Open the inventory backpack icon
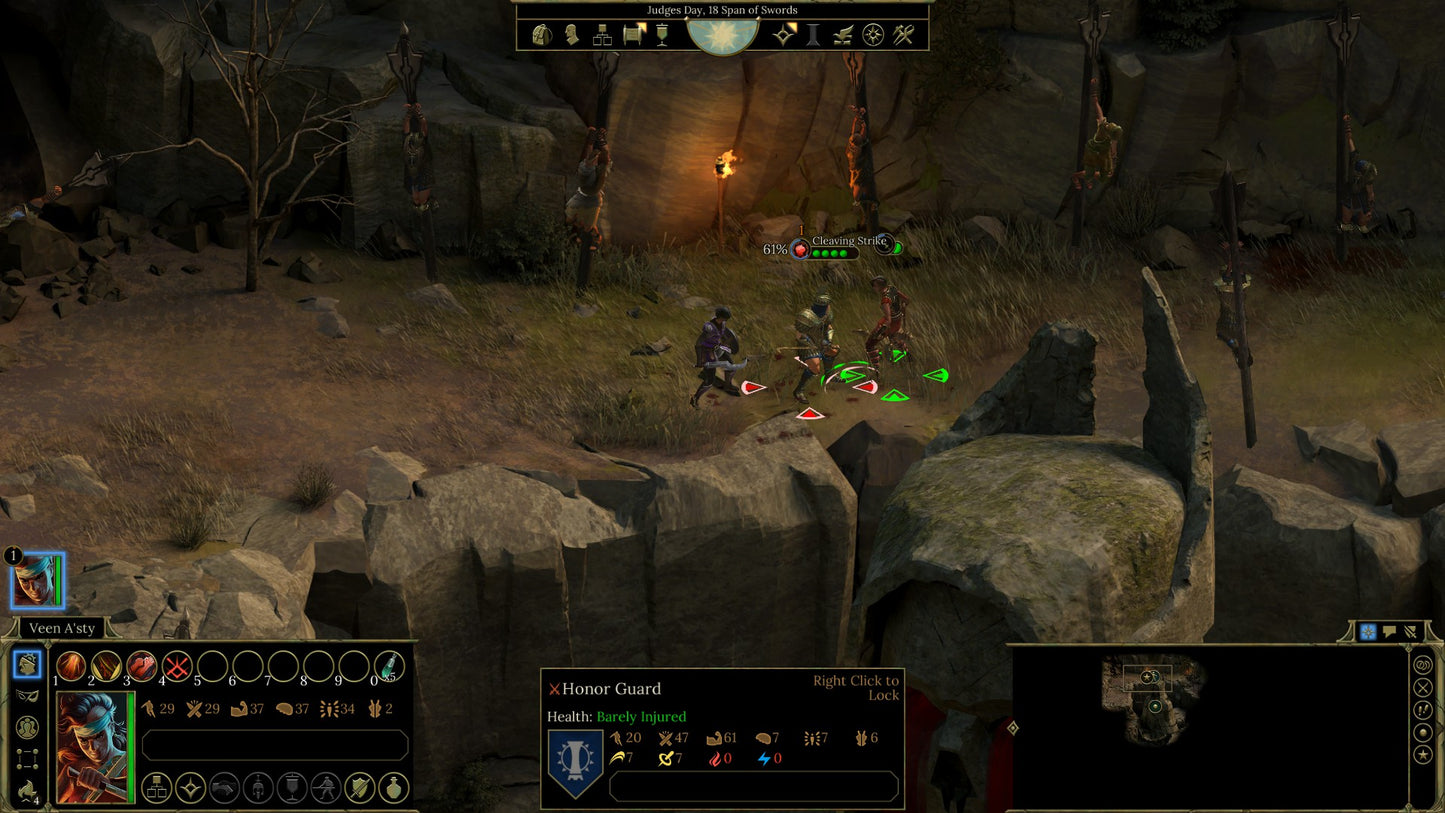 point(542,35)
